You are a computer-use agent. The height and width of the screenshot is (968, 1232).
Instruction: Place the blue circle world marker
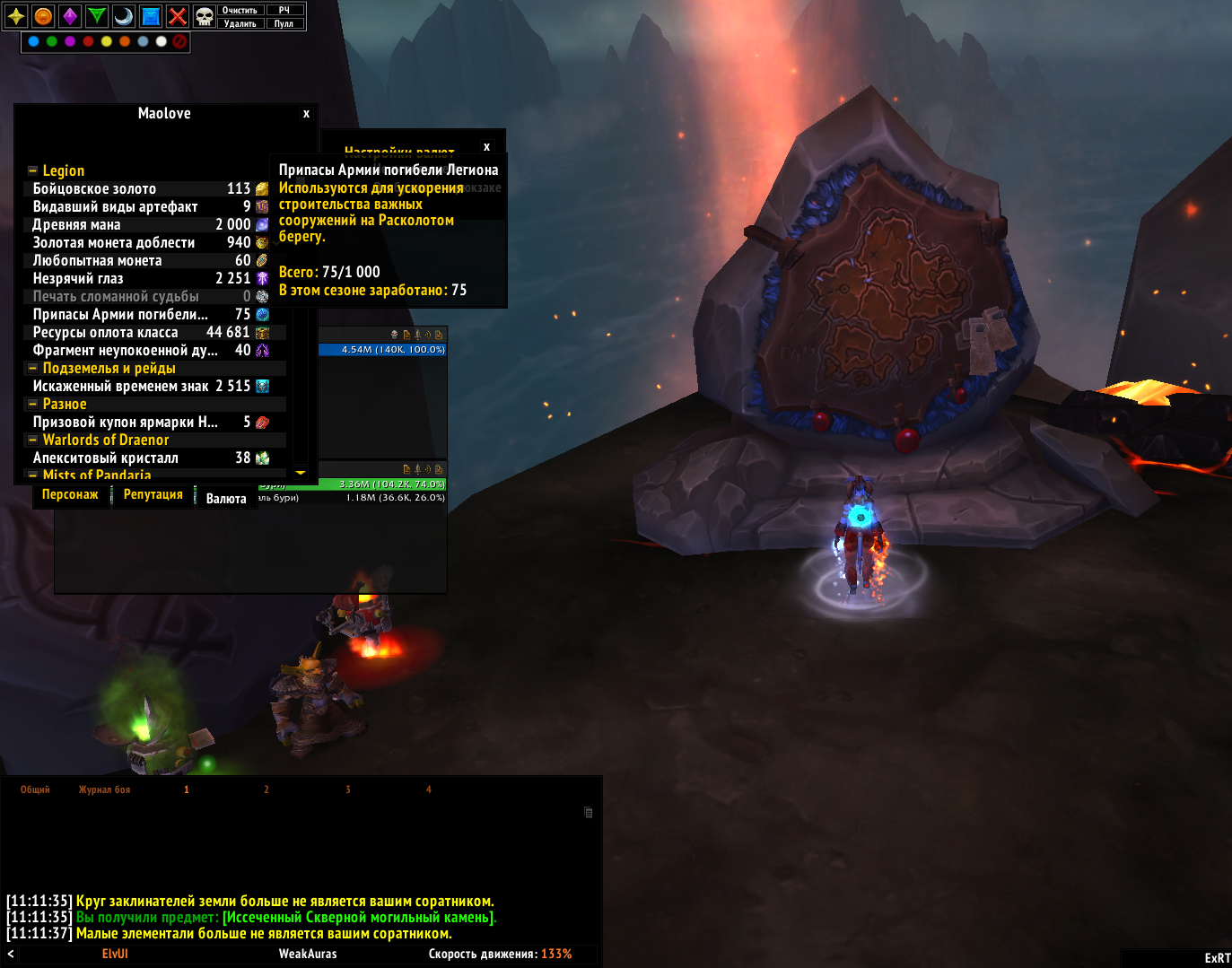34,41
